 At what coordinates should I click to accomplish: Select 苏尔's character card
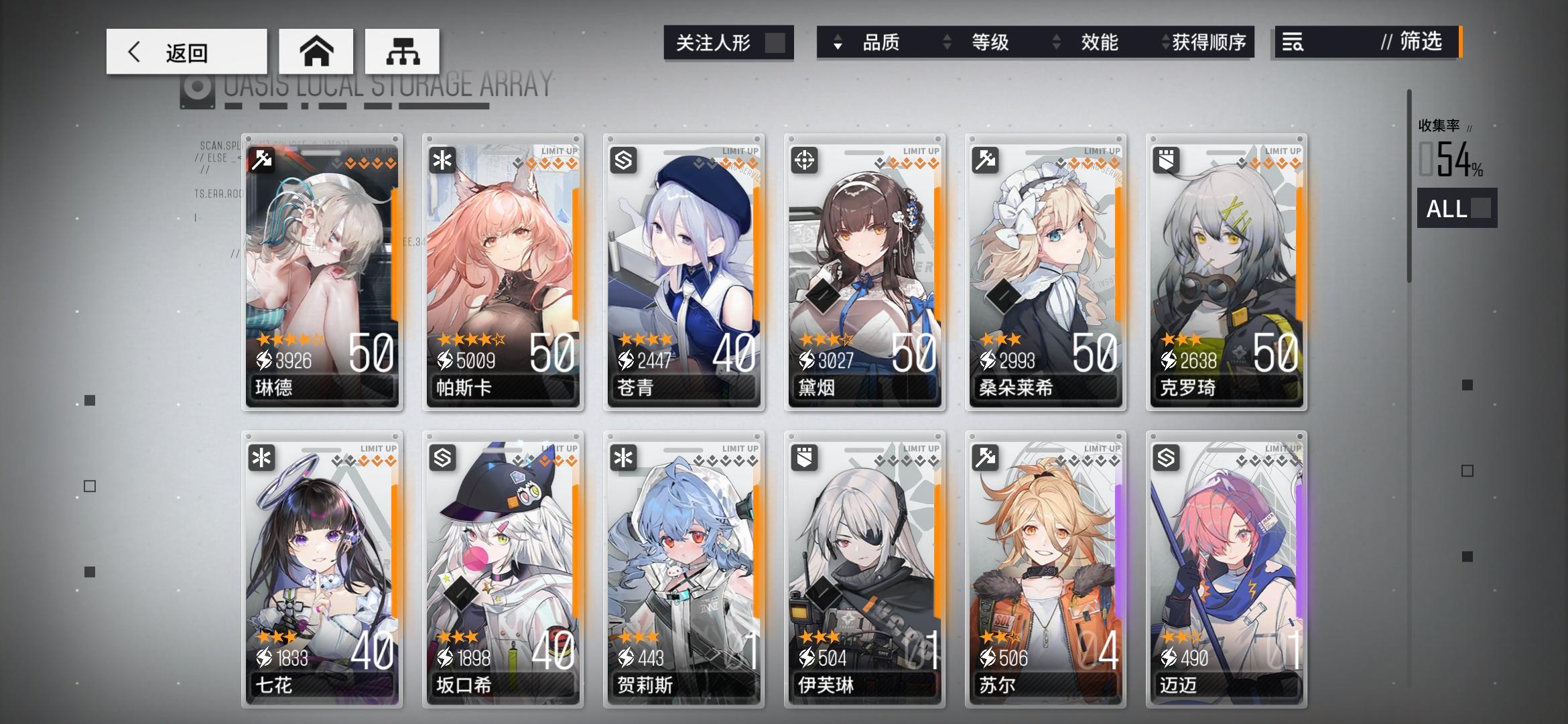pyautogui.click(x=1045, y=570)
